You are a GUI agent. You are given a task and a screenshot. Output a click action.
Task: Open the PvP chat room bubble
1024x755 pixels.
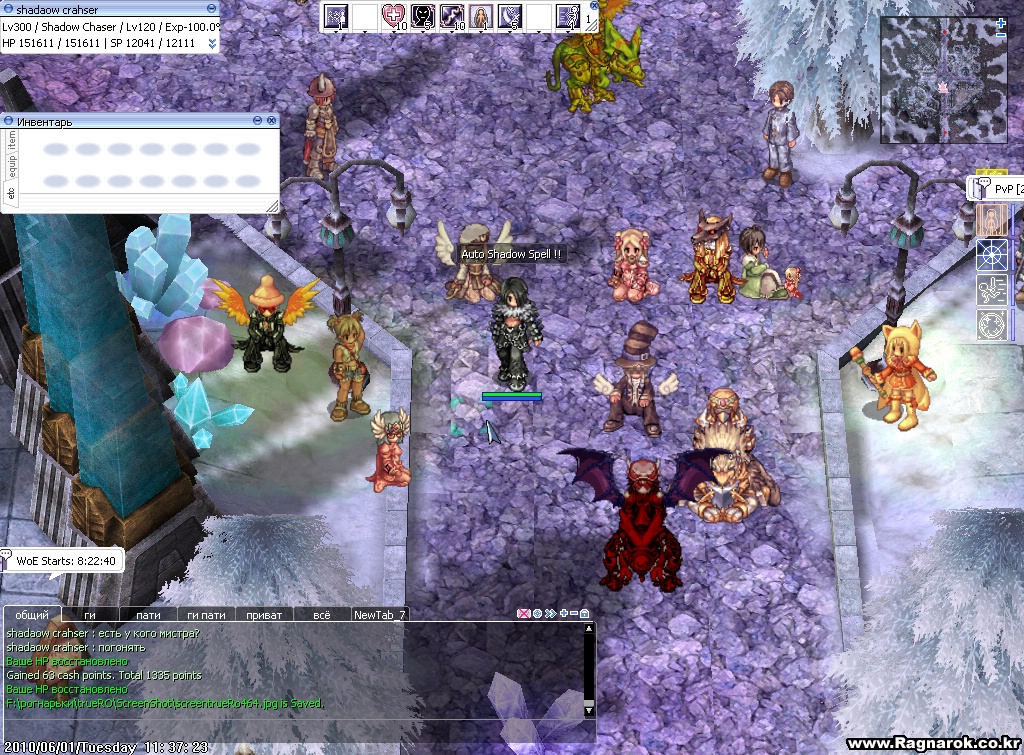(995, 188)
